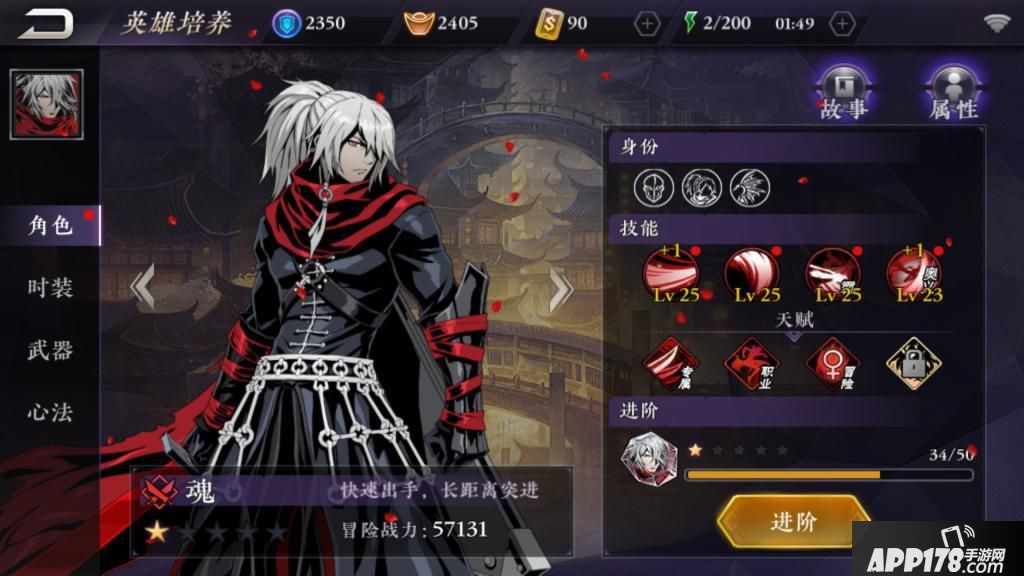Add more gold ticket currency with plus
Image resolution: width=1024 pixels, height=576 pixels.
(648, 22)
